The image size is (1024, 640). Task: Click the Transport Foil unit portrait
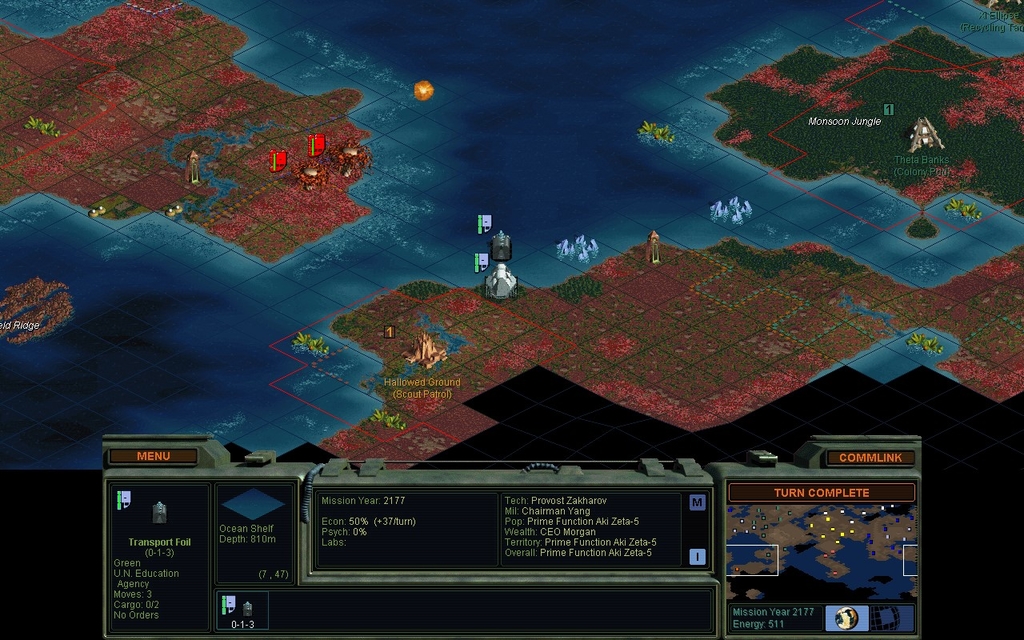coord(159,513)
